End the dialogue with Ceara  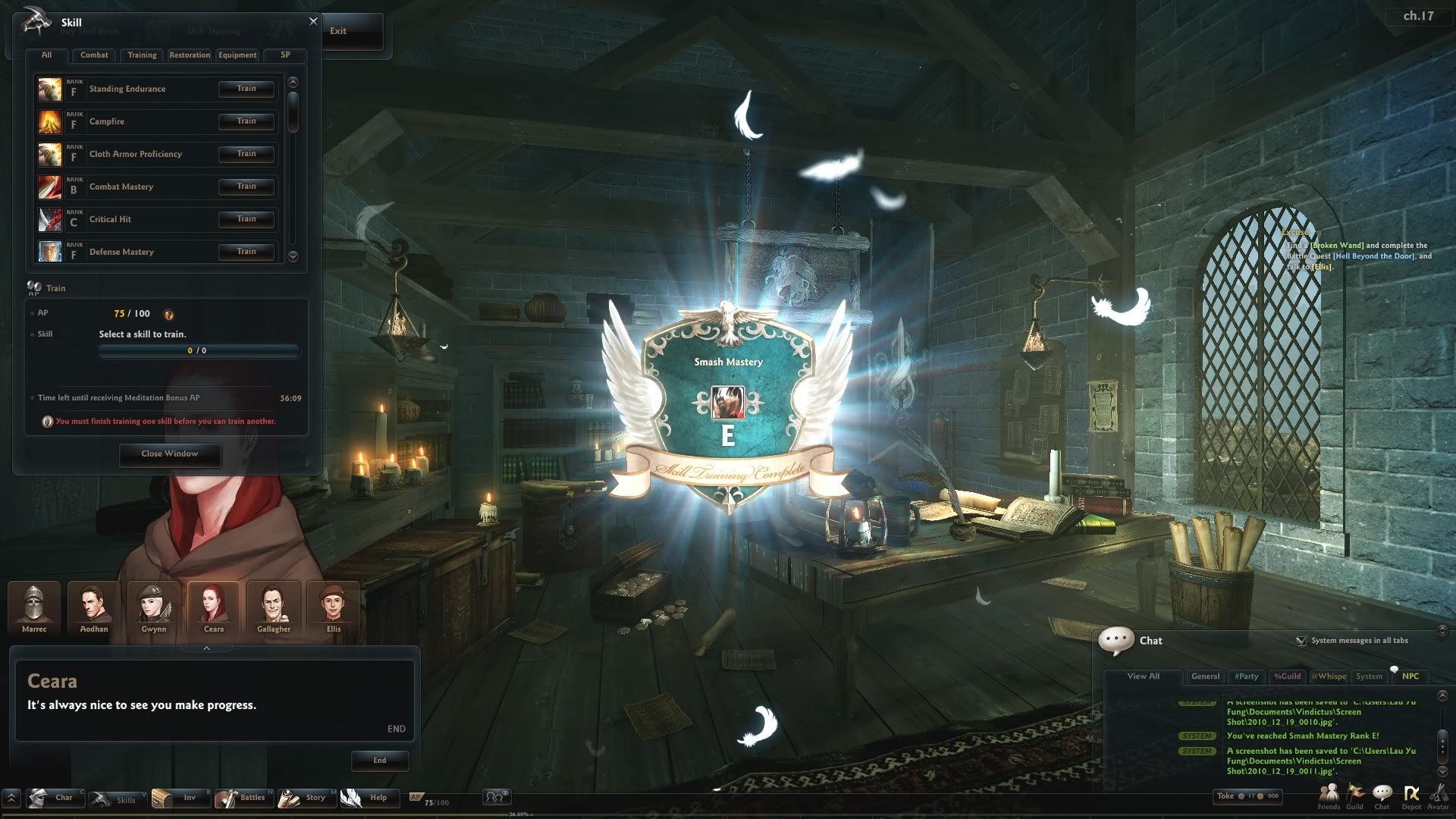click(380, 761)
